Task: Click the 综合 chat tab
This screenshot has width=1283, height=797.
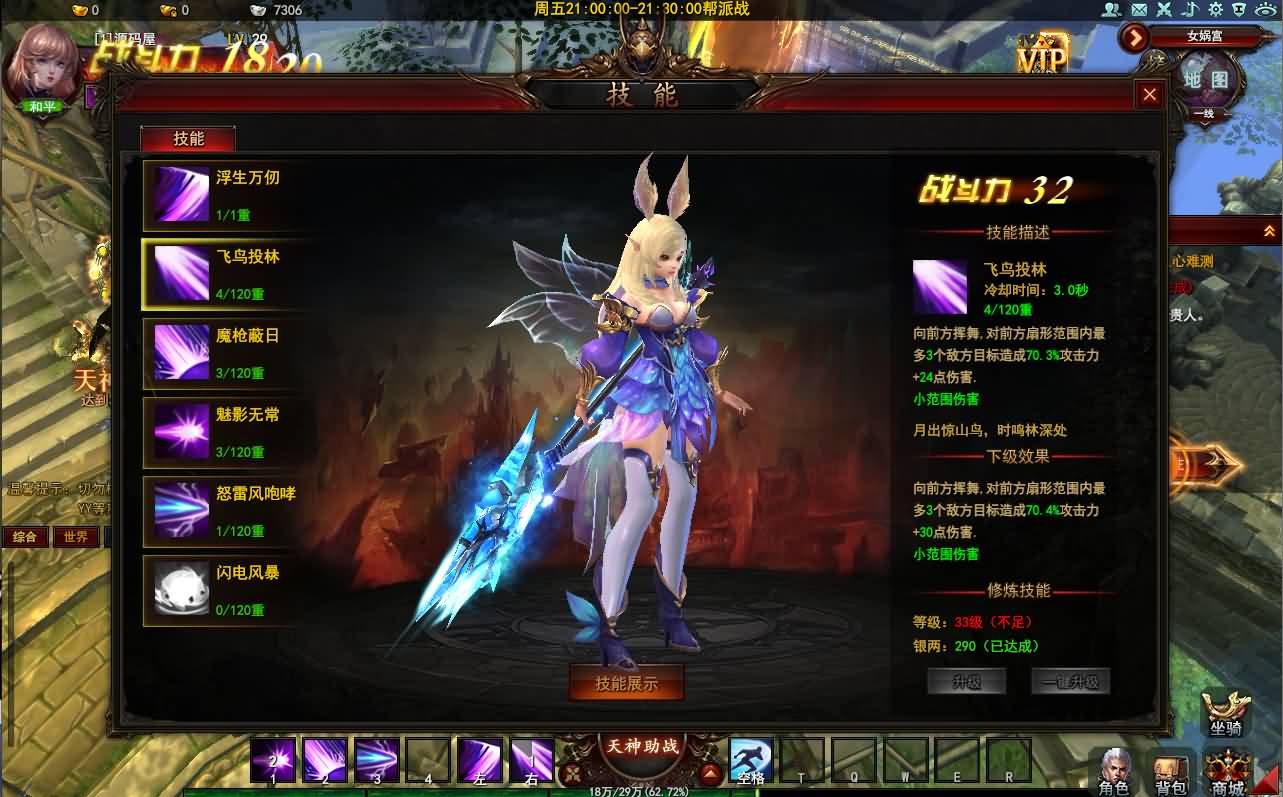Action: pos(24,536)
